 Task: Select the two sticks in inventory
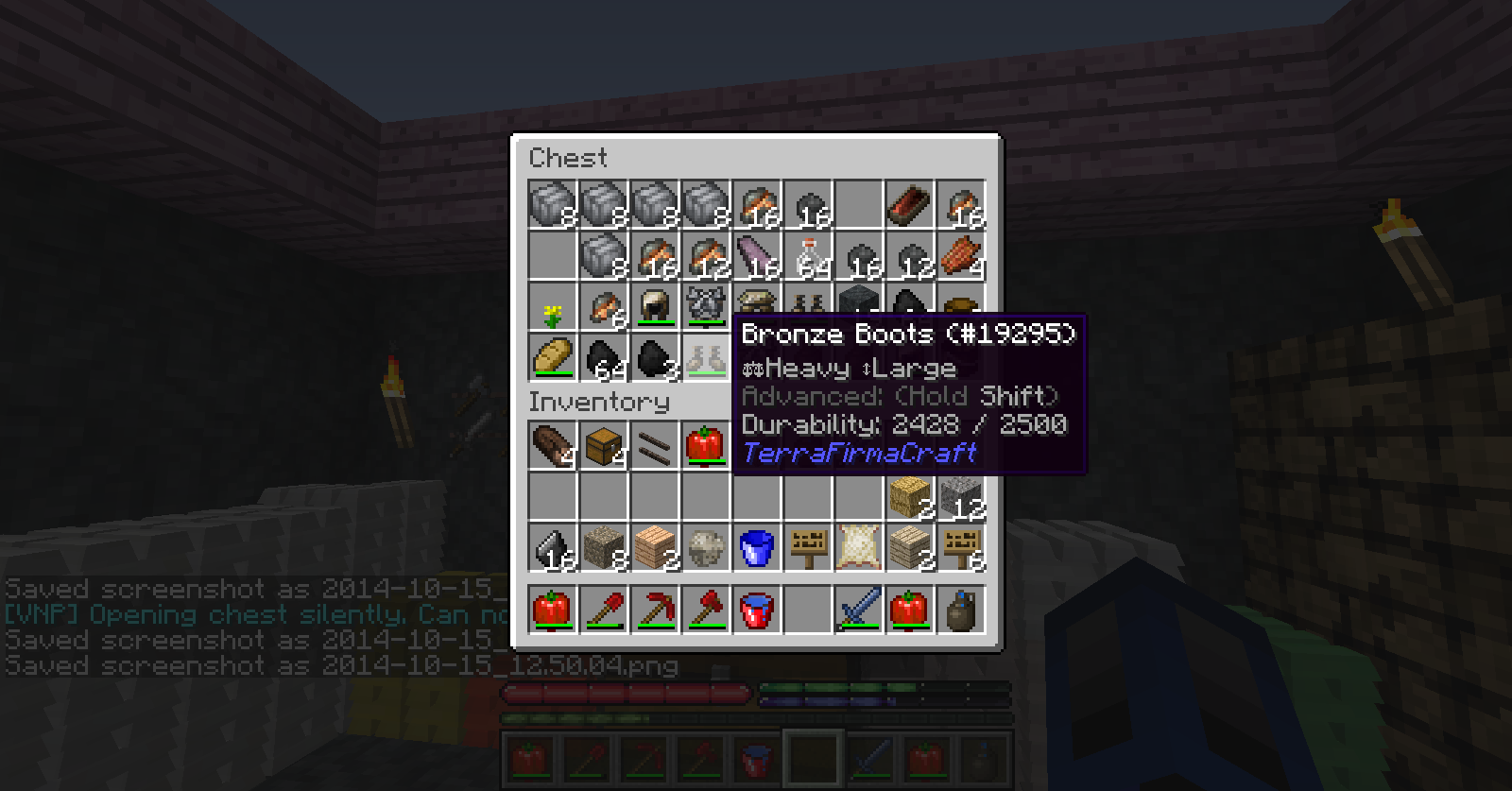click(655, 446)
